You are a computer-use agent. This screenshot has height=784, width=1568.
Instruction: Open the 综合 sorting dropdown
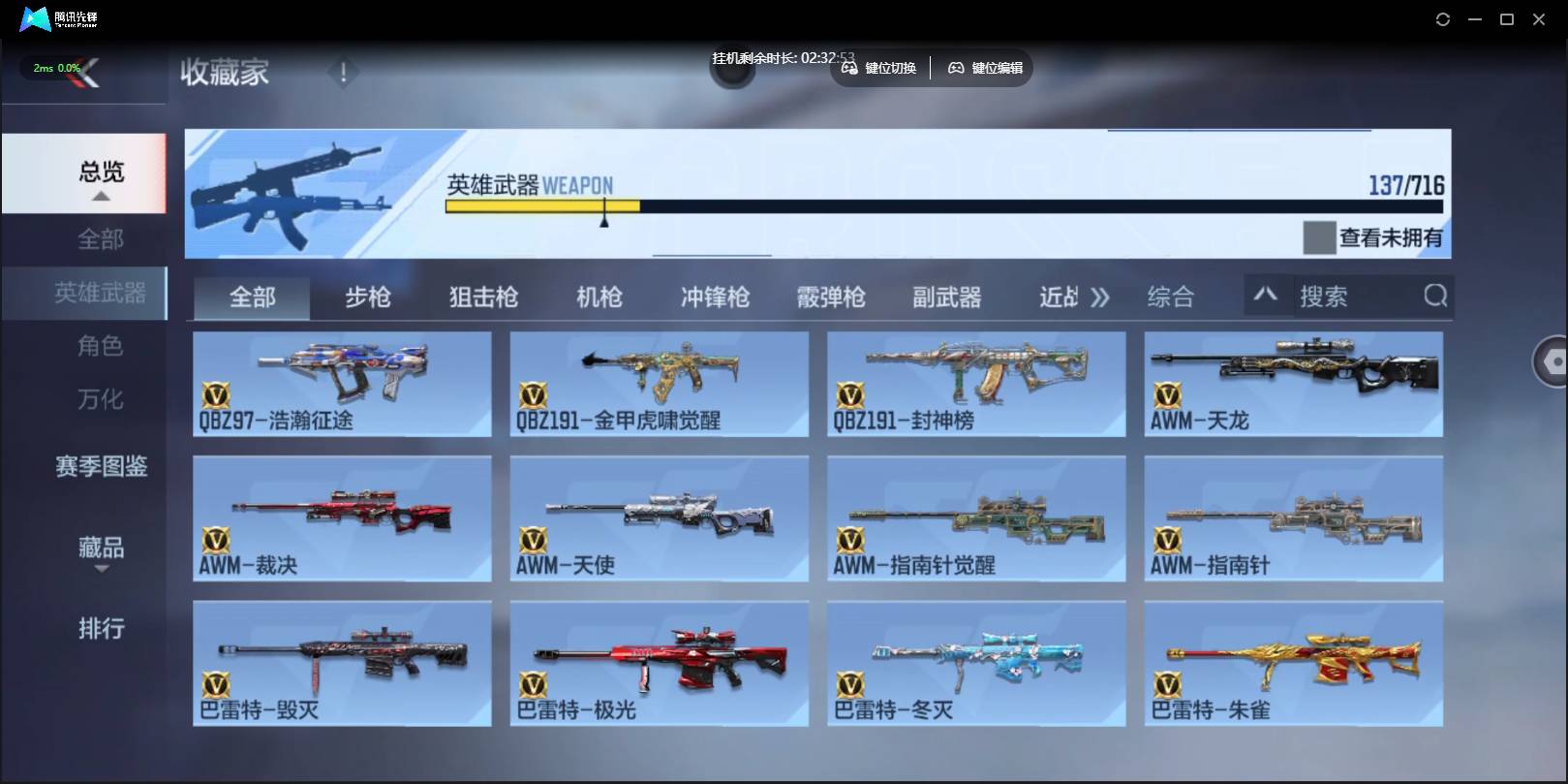[1174, 297]
